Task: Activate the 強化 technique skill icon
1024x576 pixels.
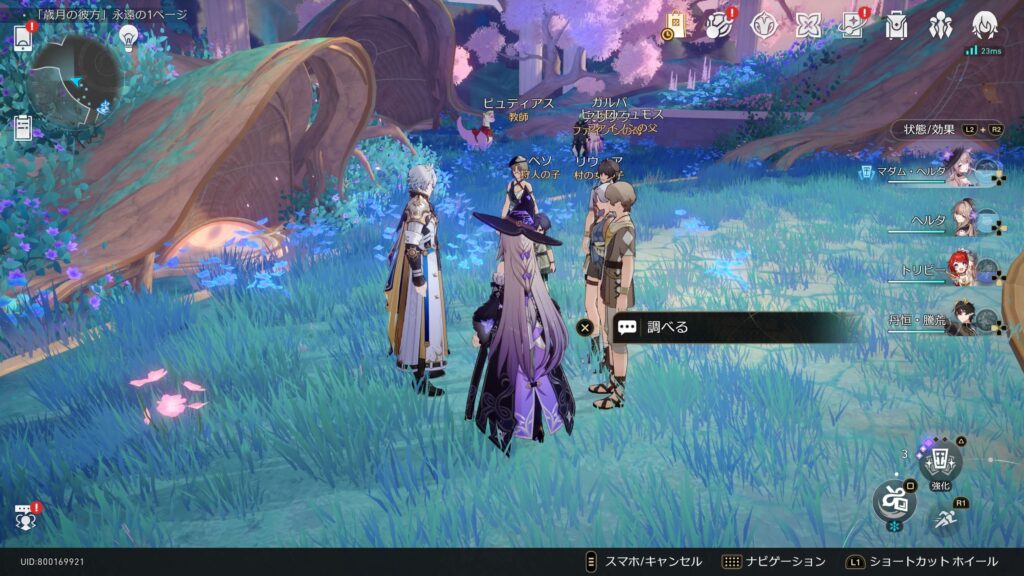Action: click(x=940, y=462)
